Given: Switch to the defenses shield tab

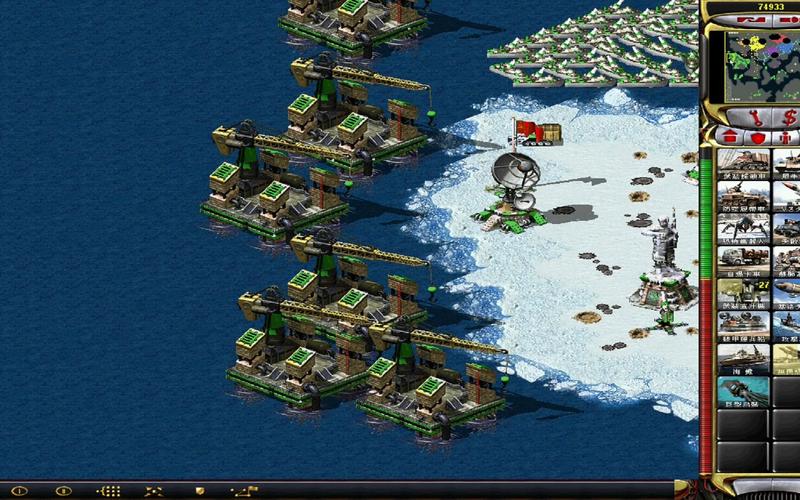Looking at the screenshot, I should click(x=758, y=136).
